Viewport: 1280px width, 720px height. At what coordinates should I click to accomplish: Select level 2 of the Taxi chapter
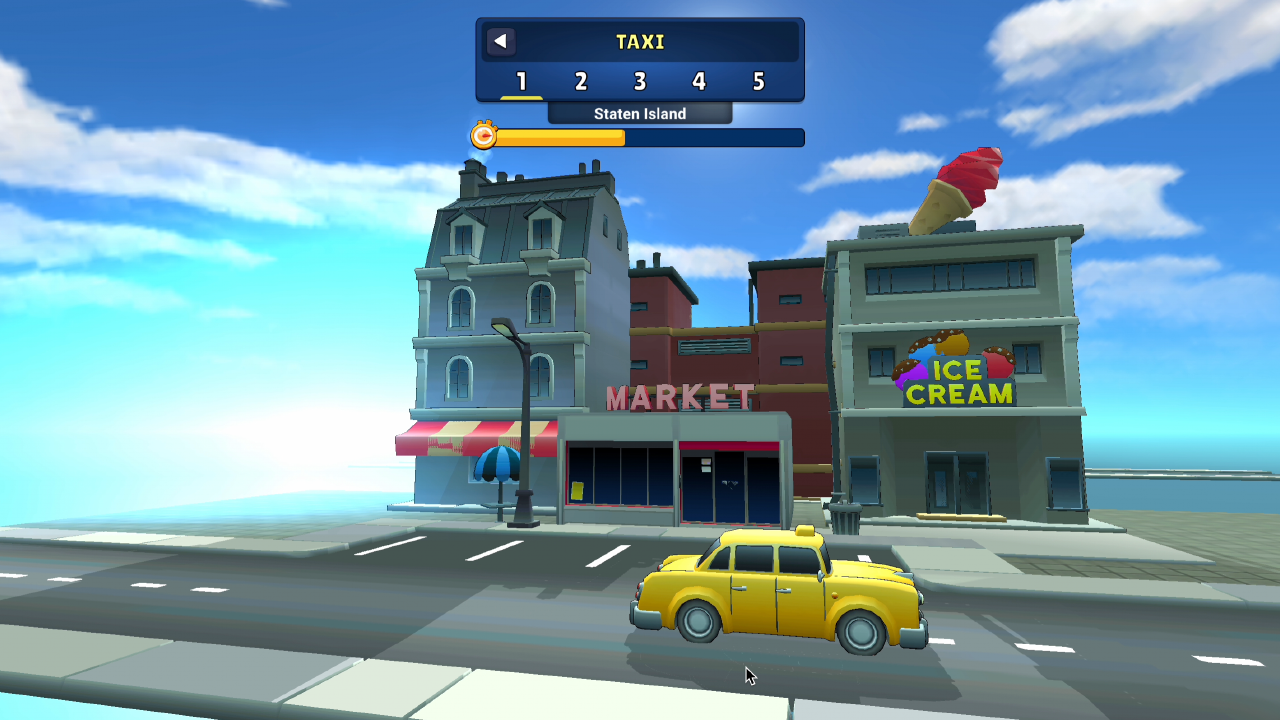pyautogui.click(x=579, y=82)
